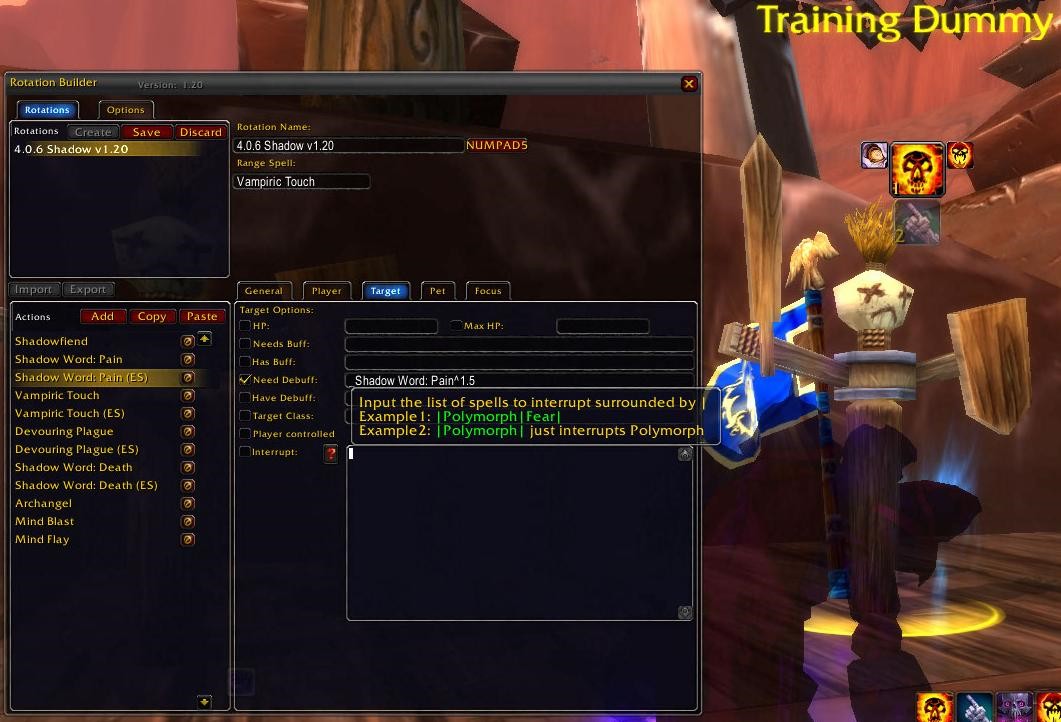1061x722 pixels.
Task: Save the current rotation
Action: (146, 132)
